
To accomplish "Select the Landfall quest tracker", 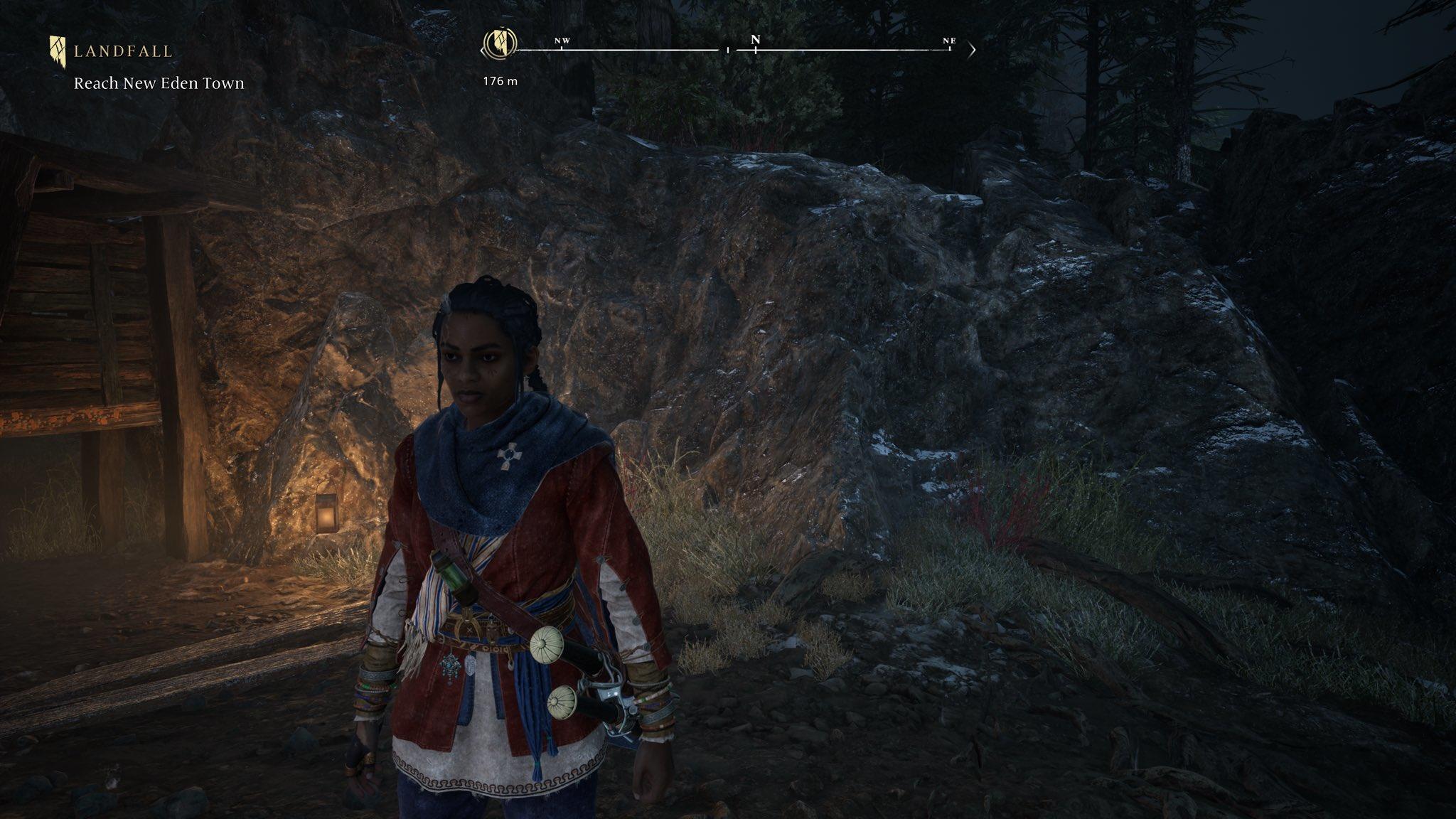I will [112, 51].
